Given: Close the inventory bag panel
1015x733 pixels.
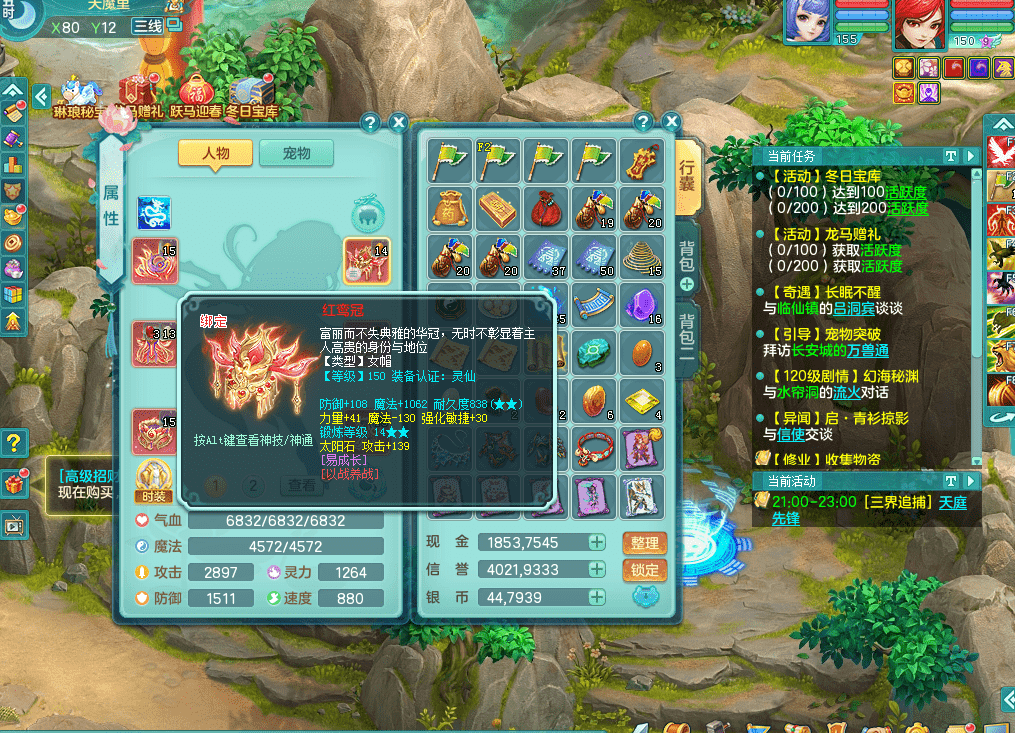Looking at the screenshot, I should pyautogui.click(x=670, y=122).
